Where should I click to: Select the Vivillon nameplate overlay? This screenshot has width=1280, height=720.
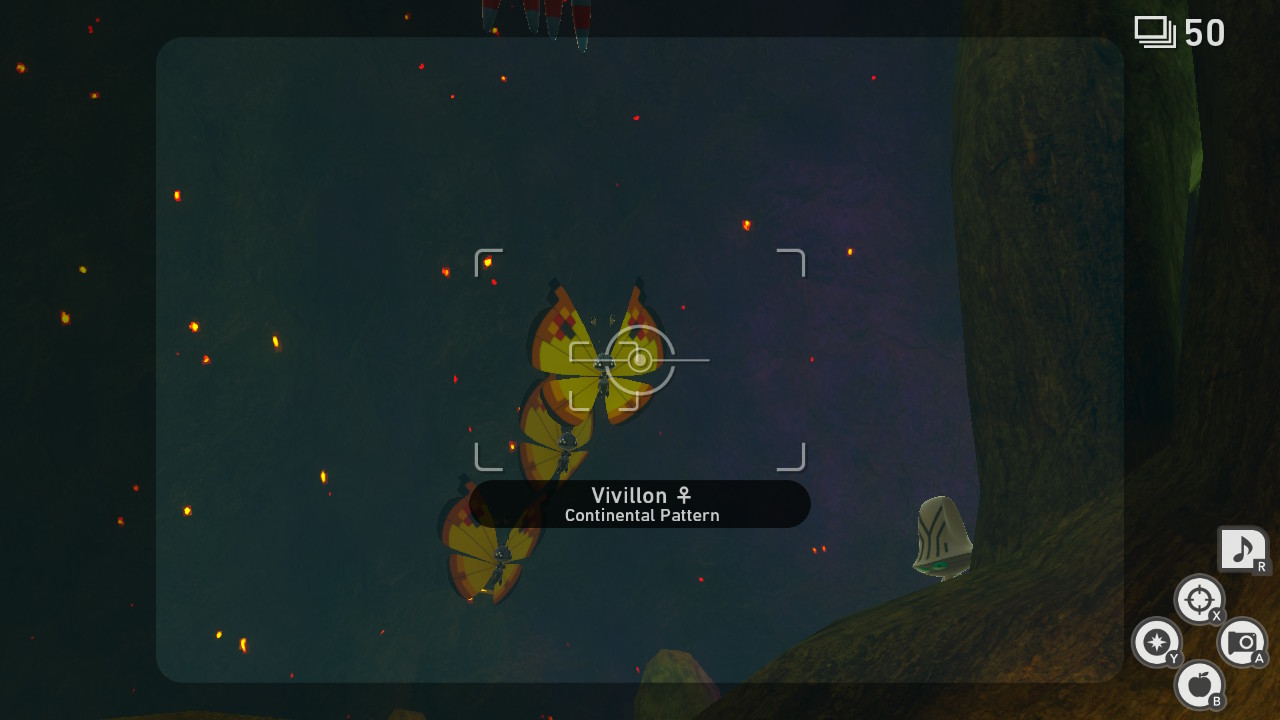pyautogui.click(x=640, y=504)
